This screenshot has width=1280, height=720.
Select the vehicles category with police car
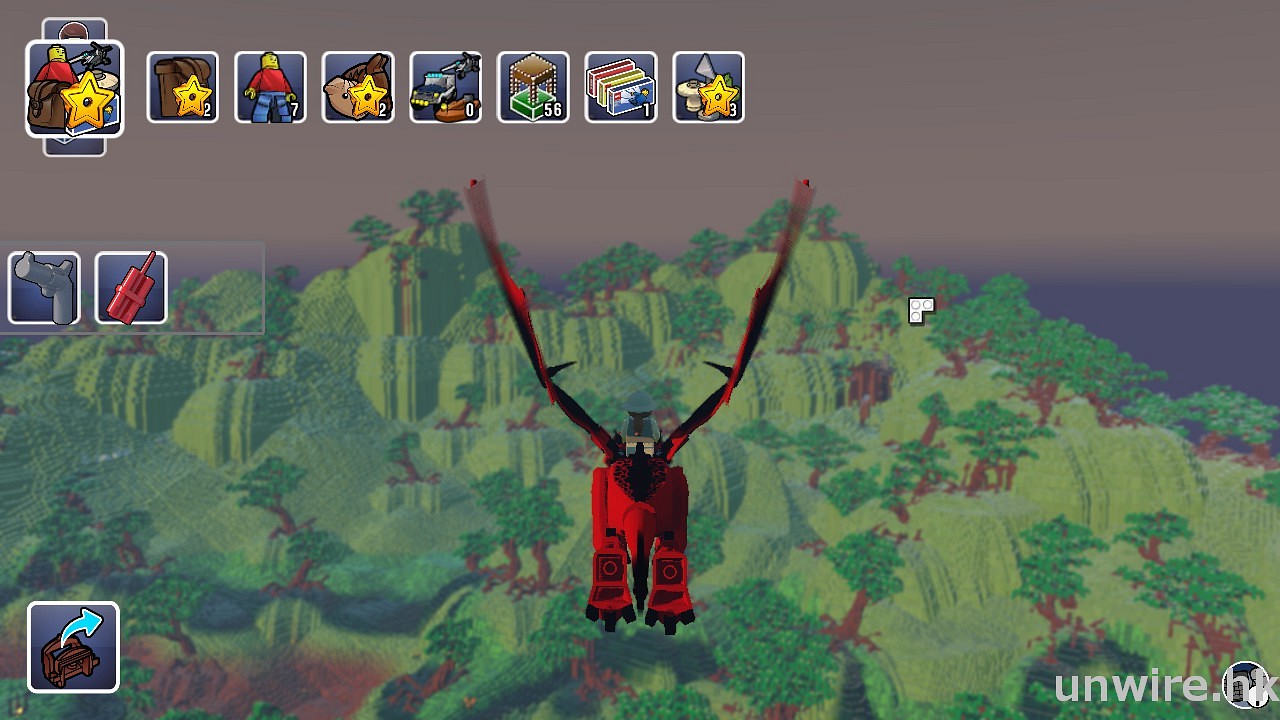click(x=445, y=88)
